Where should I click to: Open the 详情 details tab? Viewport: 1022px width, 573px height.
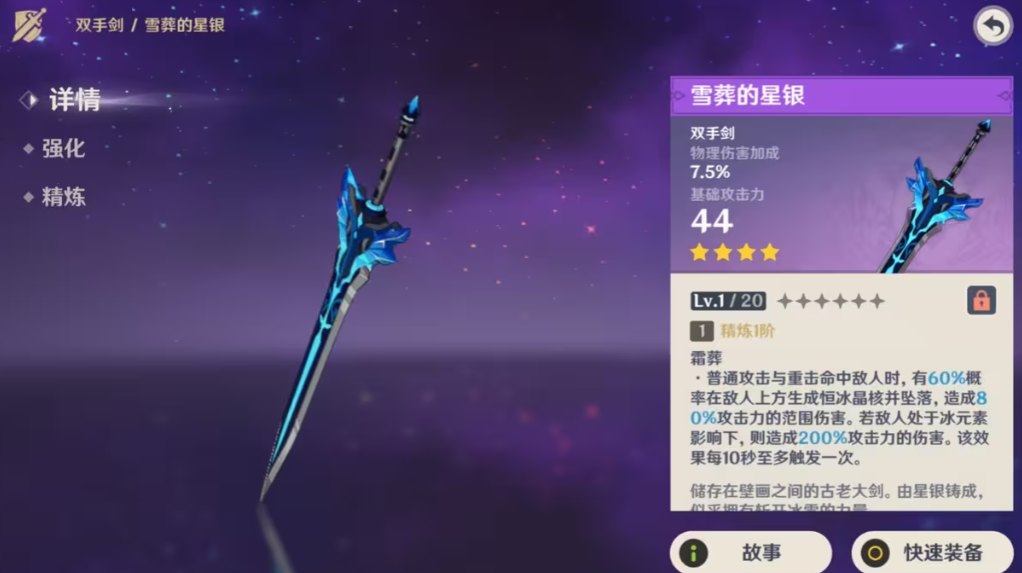[73, 100]
